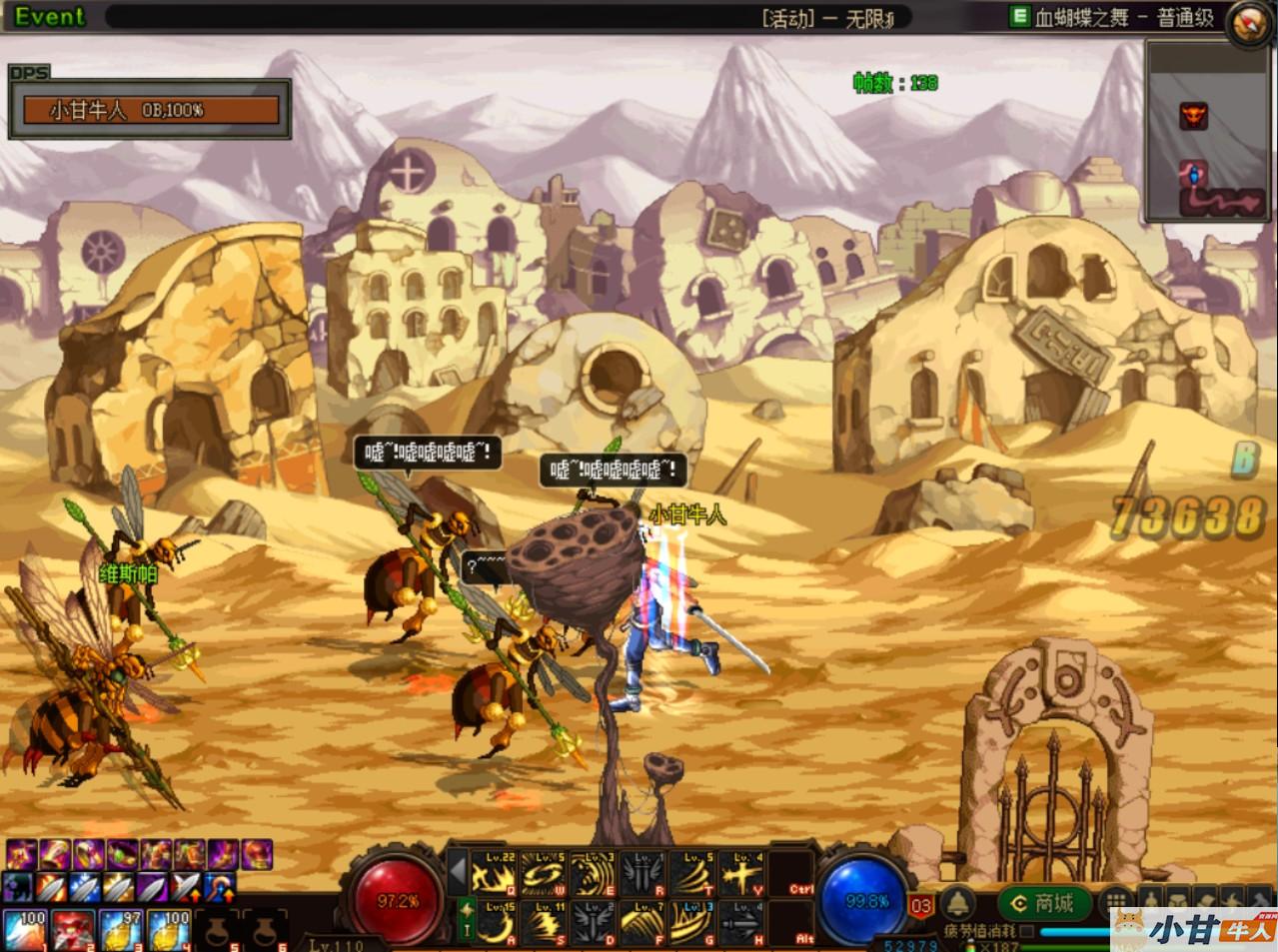This screenshot has width=1278, height=952.
Task: Open the grid menu button beside 商城
Action: pyautogui.click(x=1115, y=902)
